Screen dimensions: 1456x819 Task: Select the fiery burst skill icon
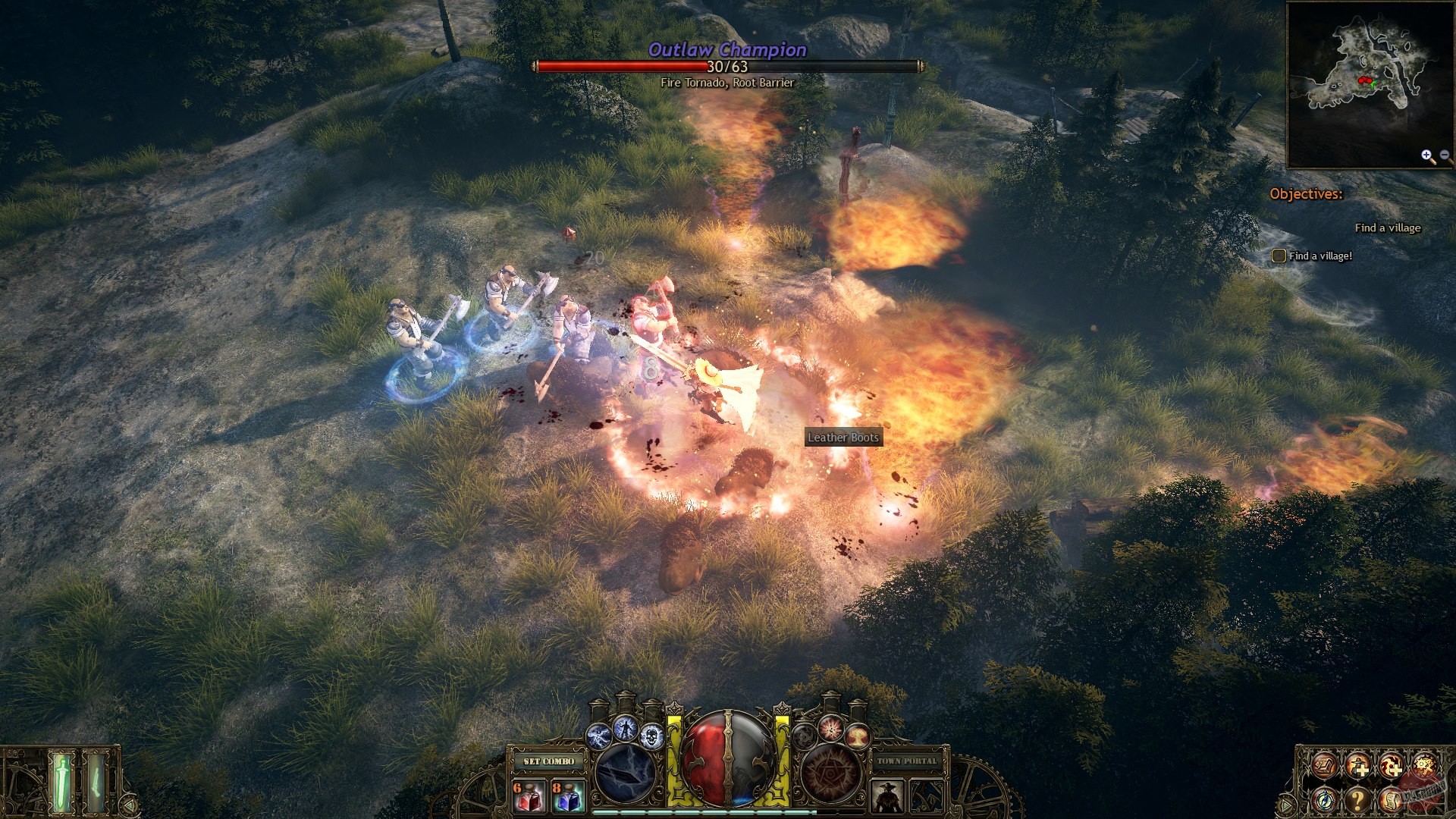click(830, 731)
